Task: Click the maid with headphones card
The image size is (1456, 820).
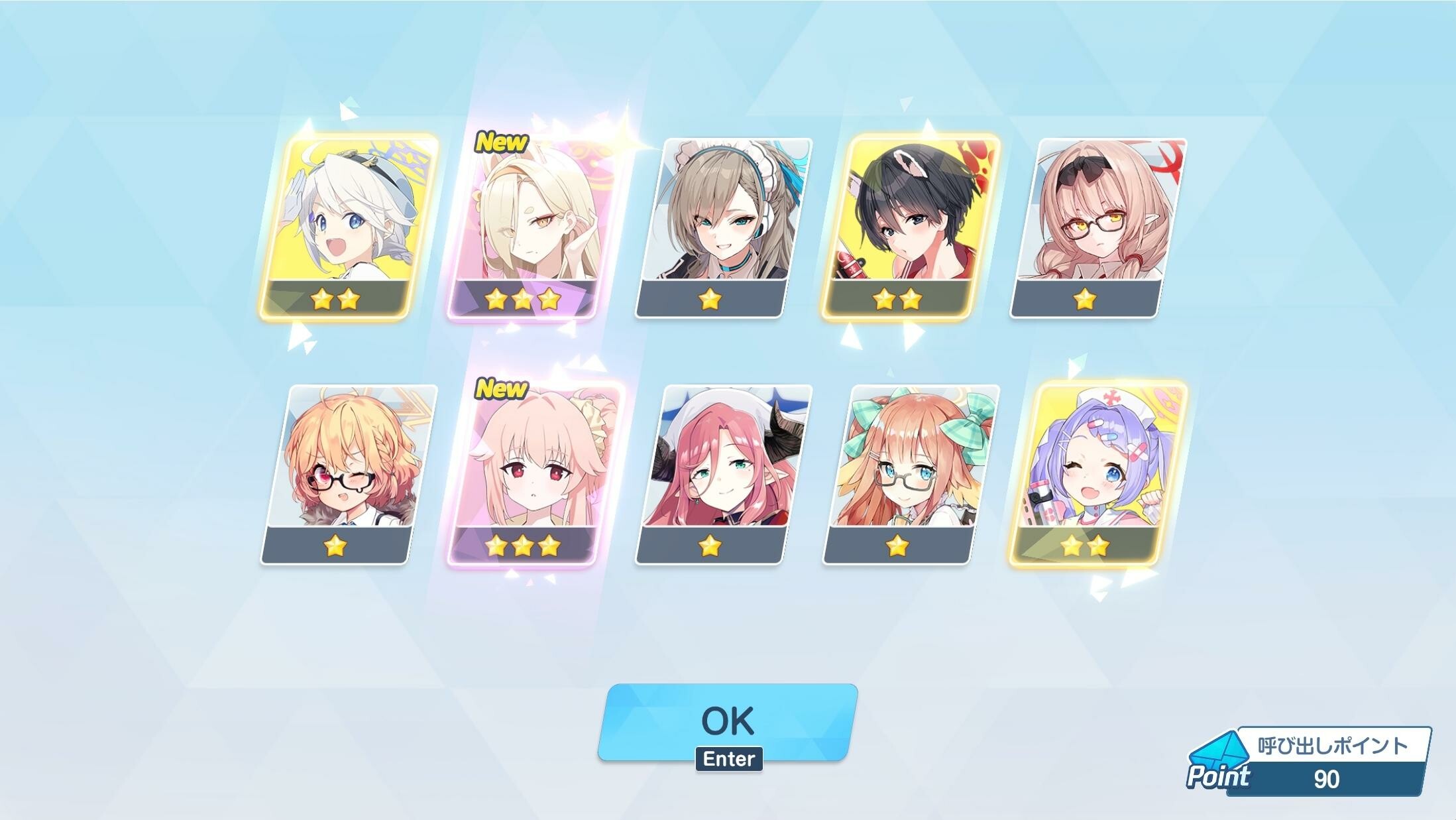Action: pyautogui.click(x=723, y=225)
